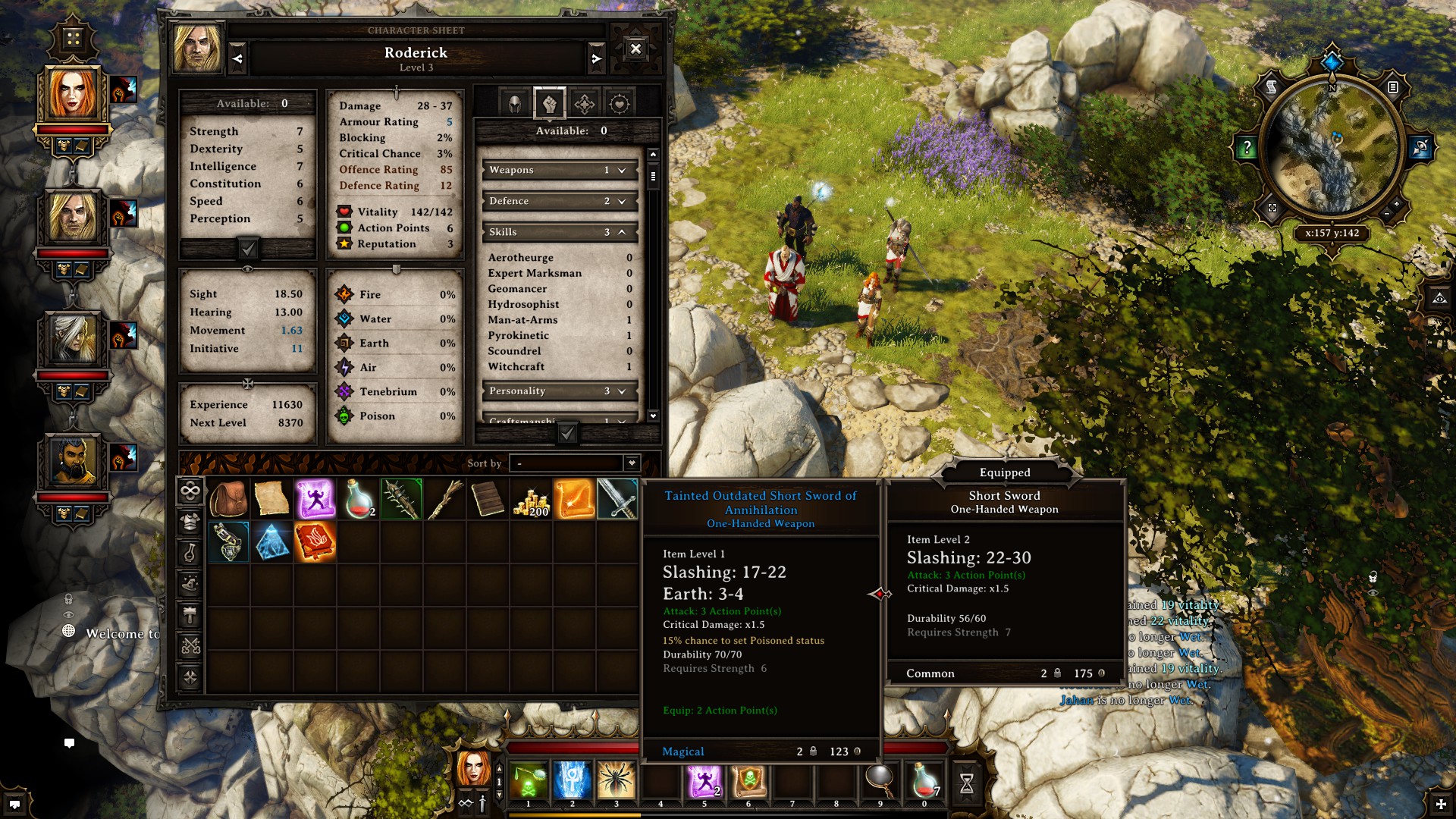Confirm attribute points with the checkmark button
Viewport: 1456px width, 819px height.
pos(248,249)
